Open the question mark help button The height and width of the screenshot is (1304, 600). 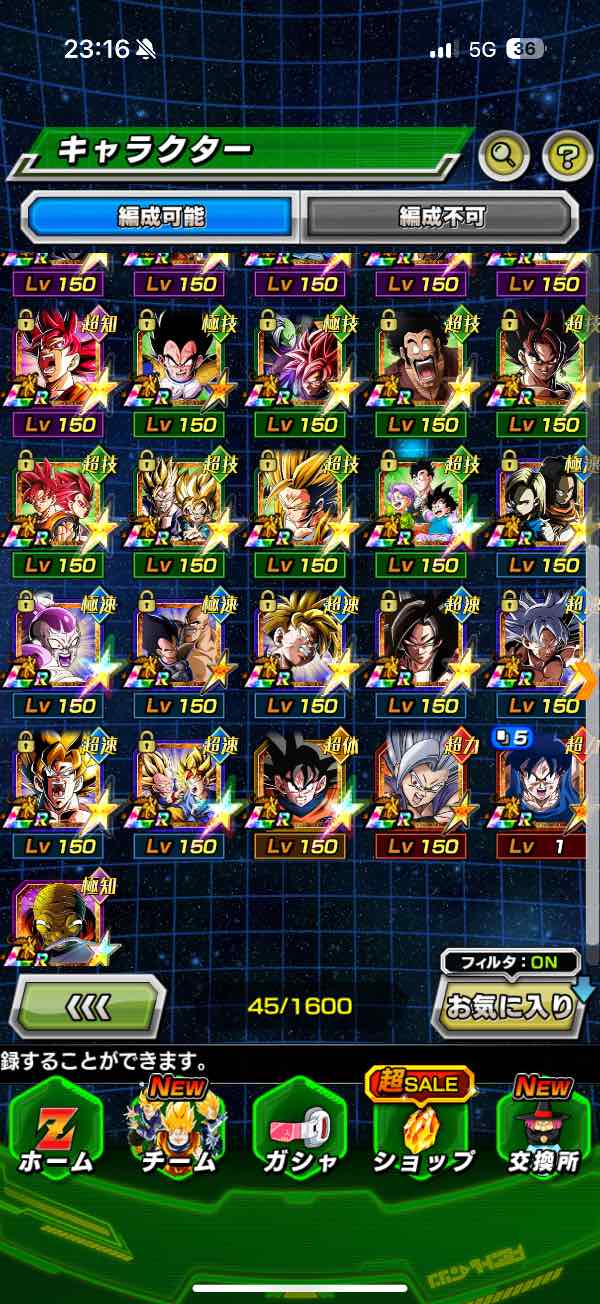tap(567, 154)
